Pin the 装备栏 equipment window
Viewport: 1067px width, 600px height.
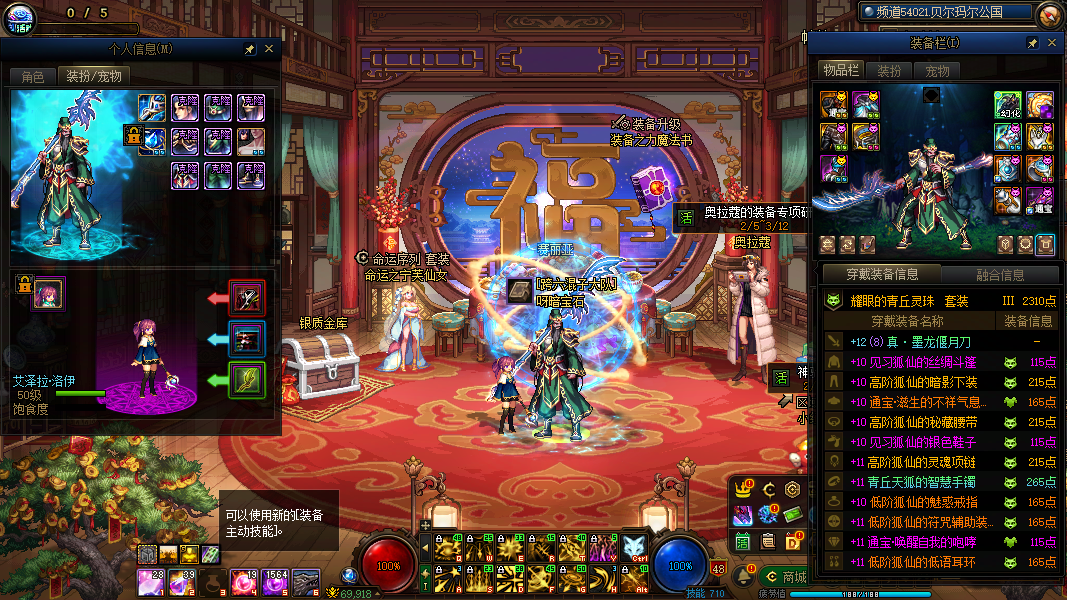[1032, 43]
